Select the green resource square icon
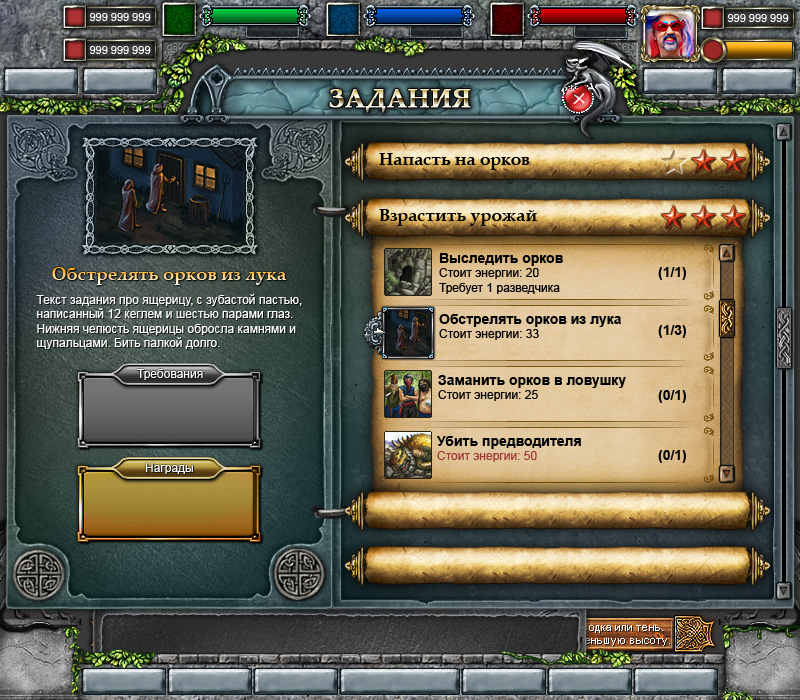The image size is (800, 700). click(179, 19)
